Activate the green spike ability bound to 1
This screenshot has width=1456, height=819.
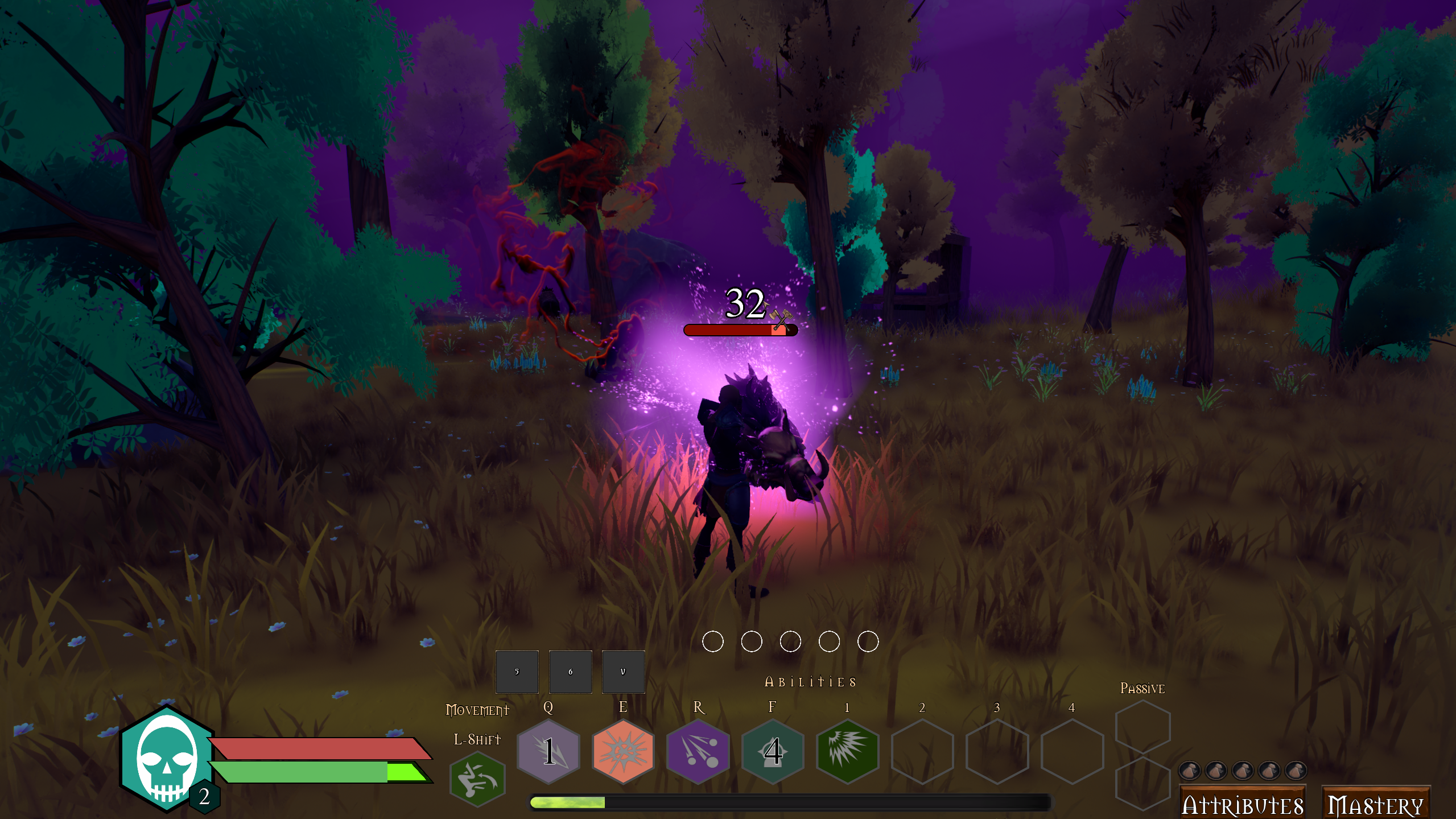coord(847,751)
